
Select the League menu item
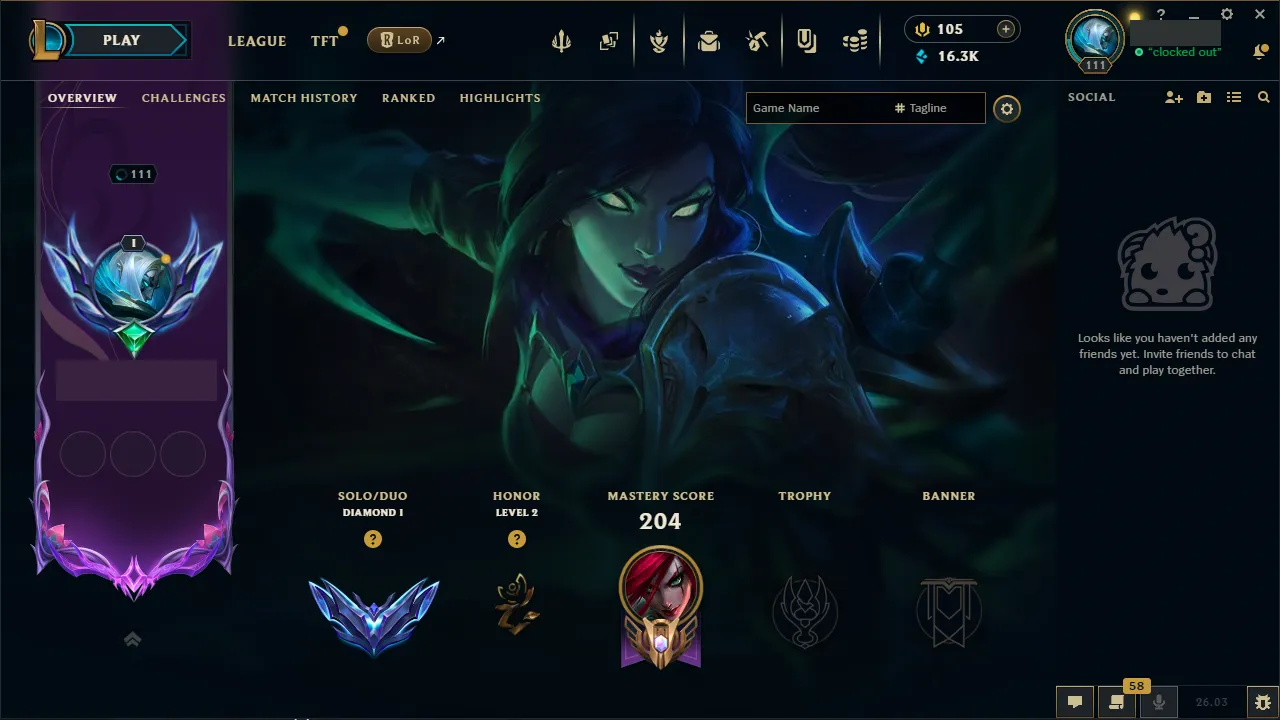[x=257, y=41]
